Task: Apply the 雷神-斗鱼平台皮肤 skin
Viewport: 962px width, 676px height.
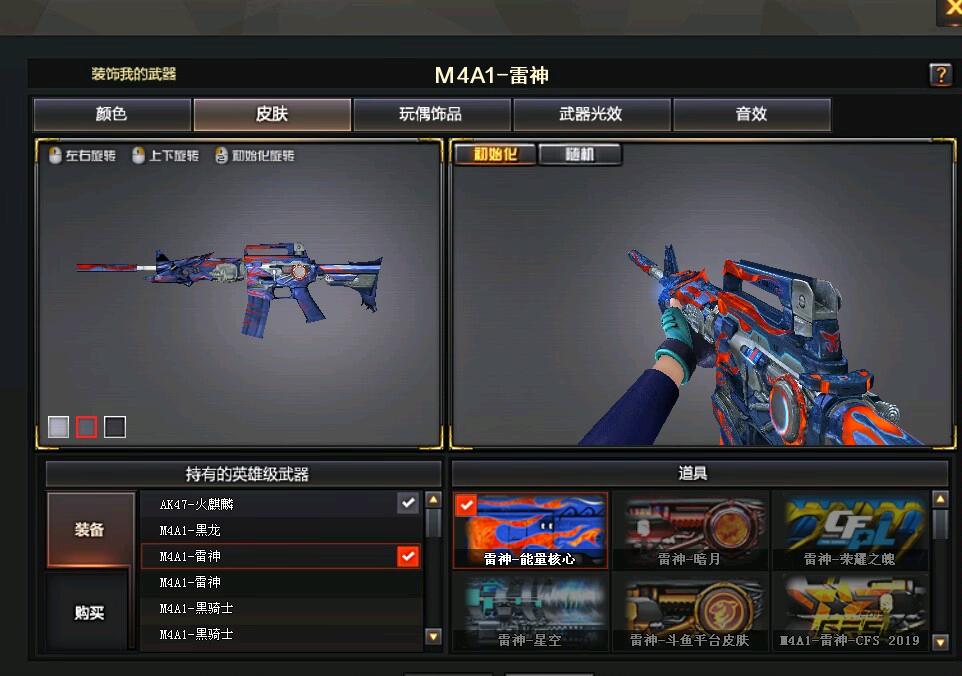Action: click(x=691, y=611)
